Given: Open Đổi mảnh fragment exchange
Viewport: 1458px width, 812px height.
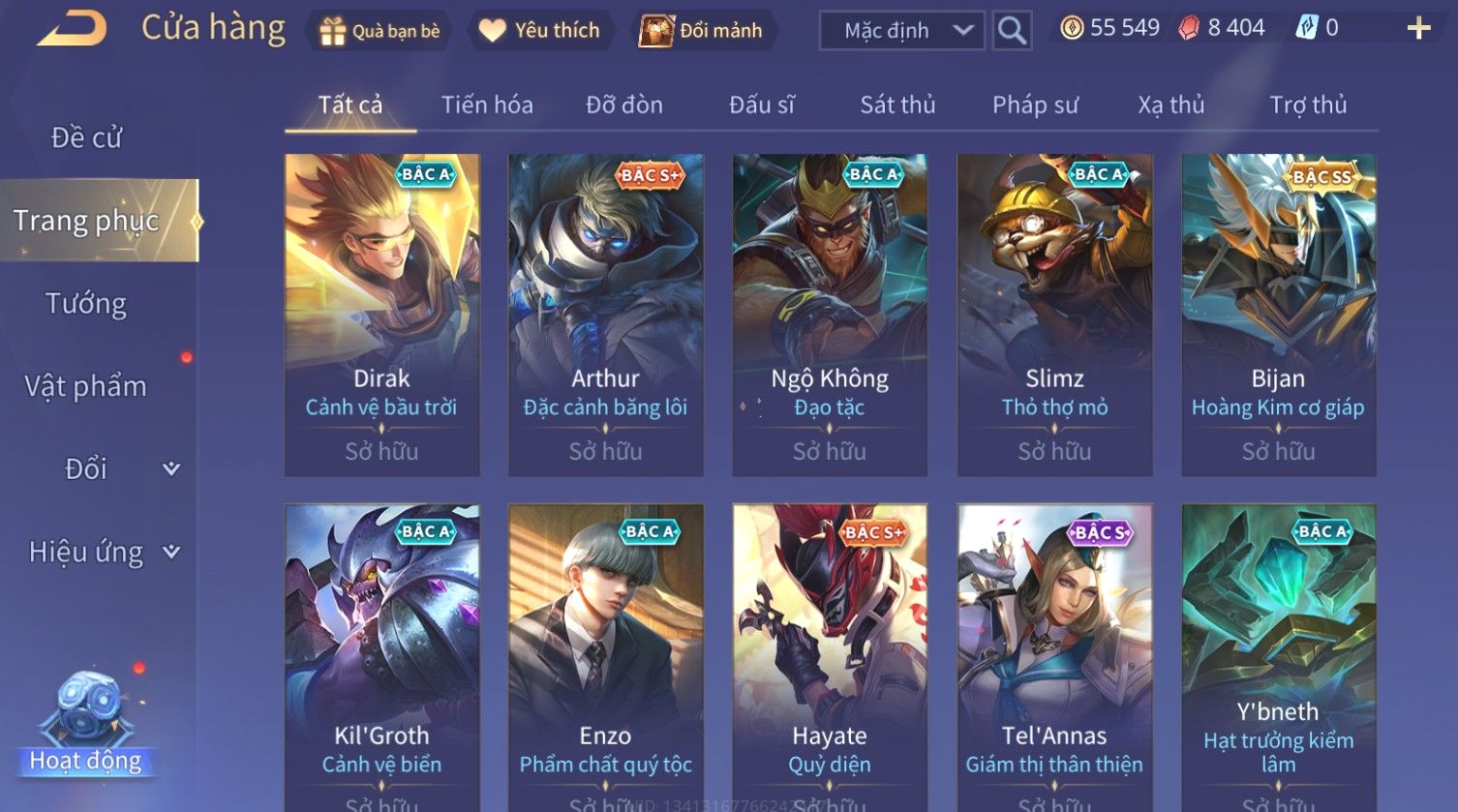Looking at the screenshot, I should click(701, 31).
